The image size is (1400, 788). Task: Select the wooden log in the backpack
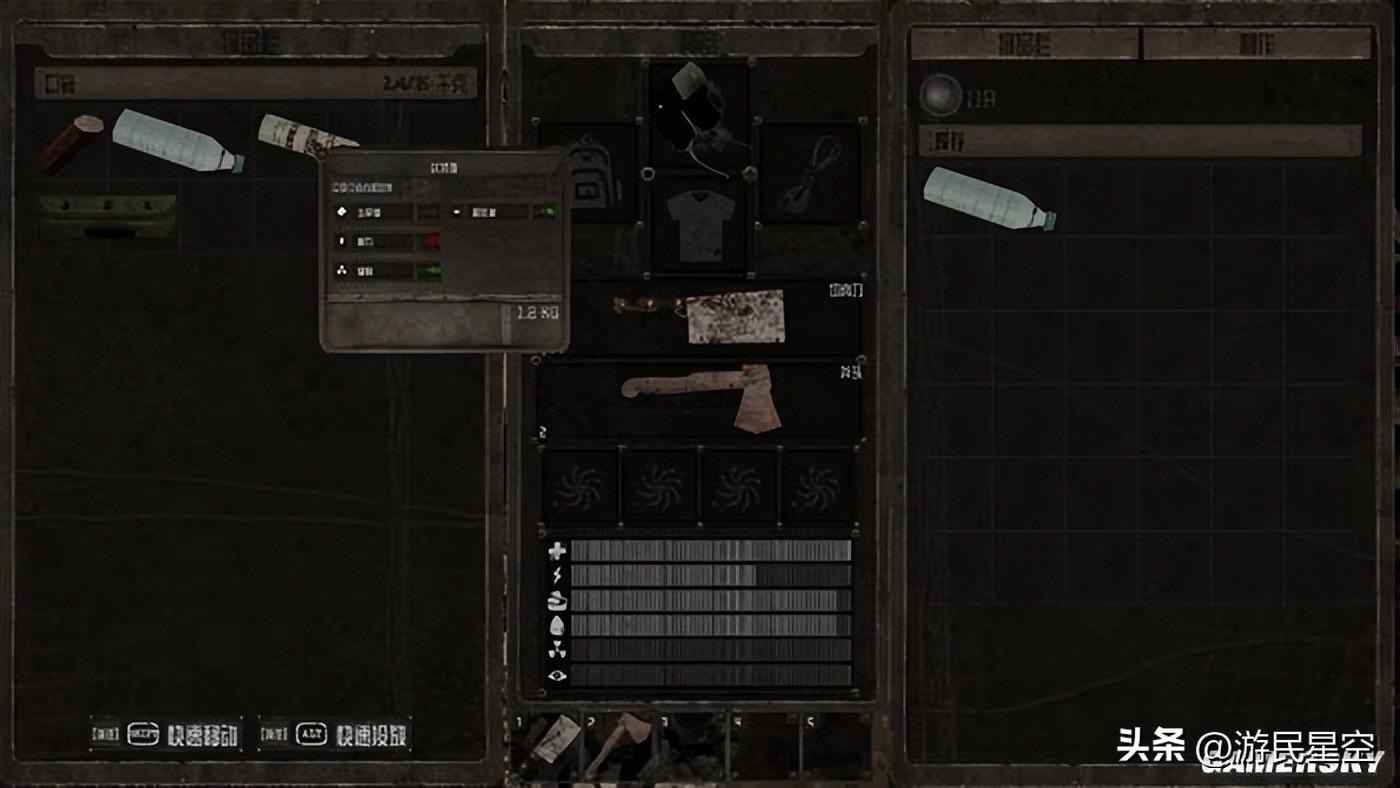(72, 142)
